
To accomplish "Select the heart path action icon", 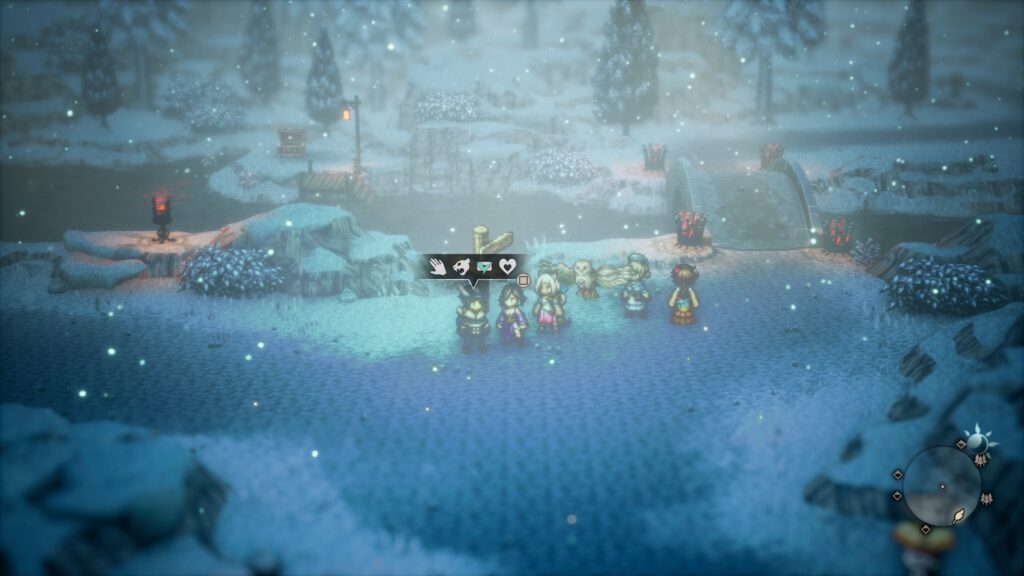I will point(508,266).
